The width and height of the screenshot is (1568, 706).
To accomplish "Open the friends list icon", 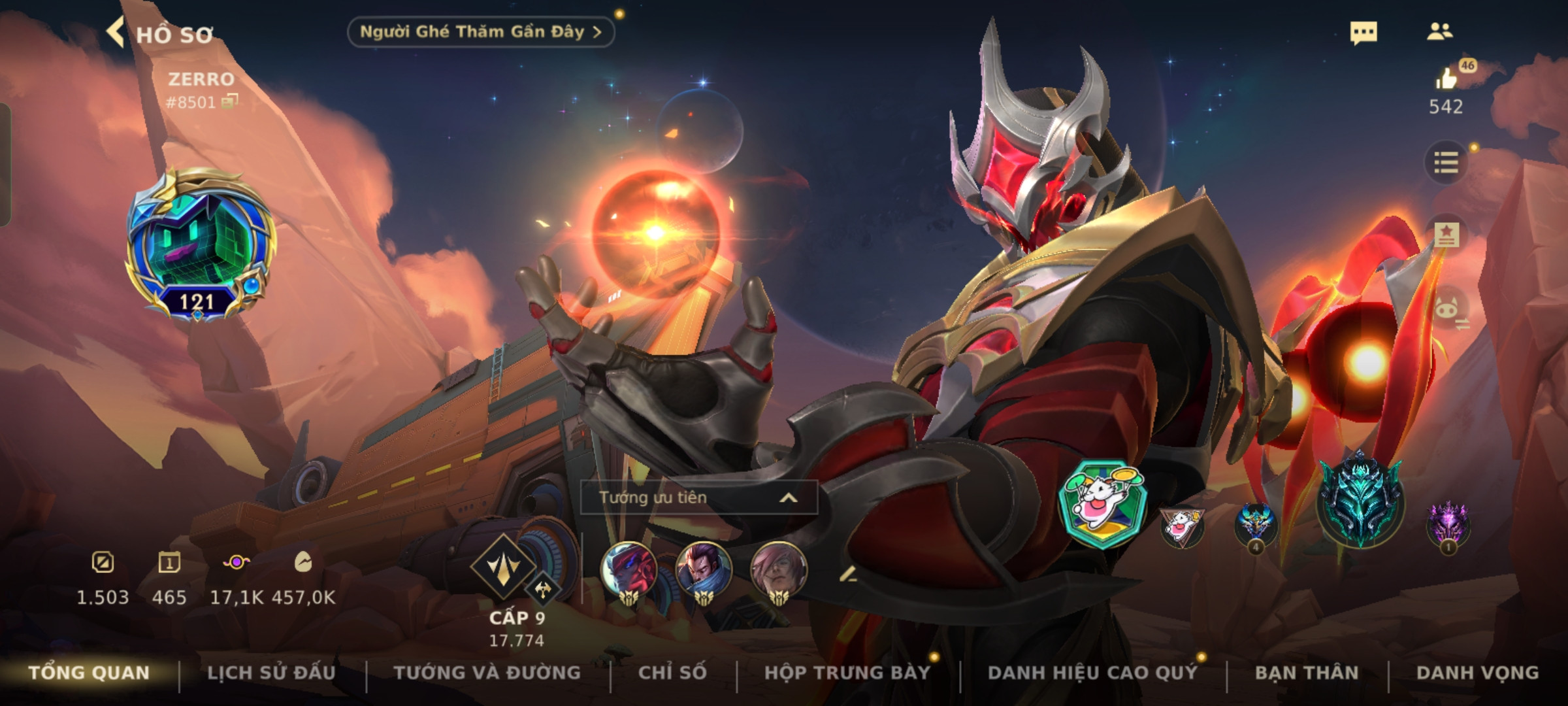I will (1439, 31).
